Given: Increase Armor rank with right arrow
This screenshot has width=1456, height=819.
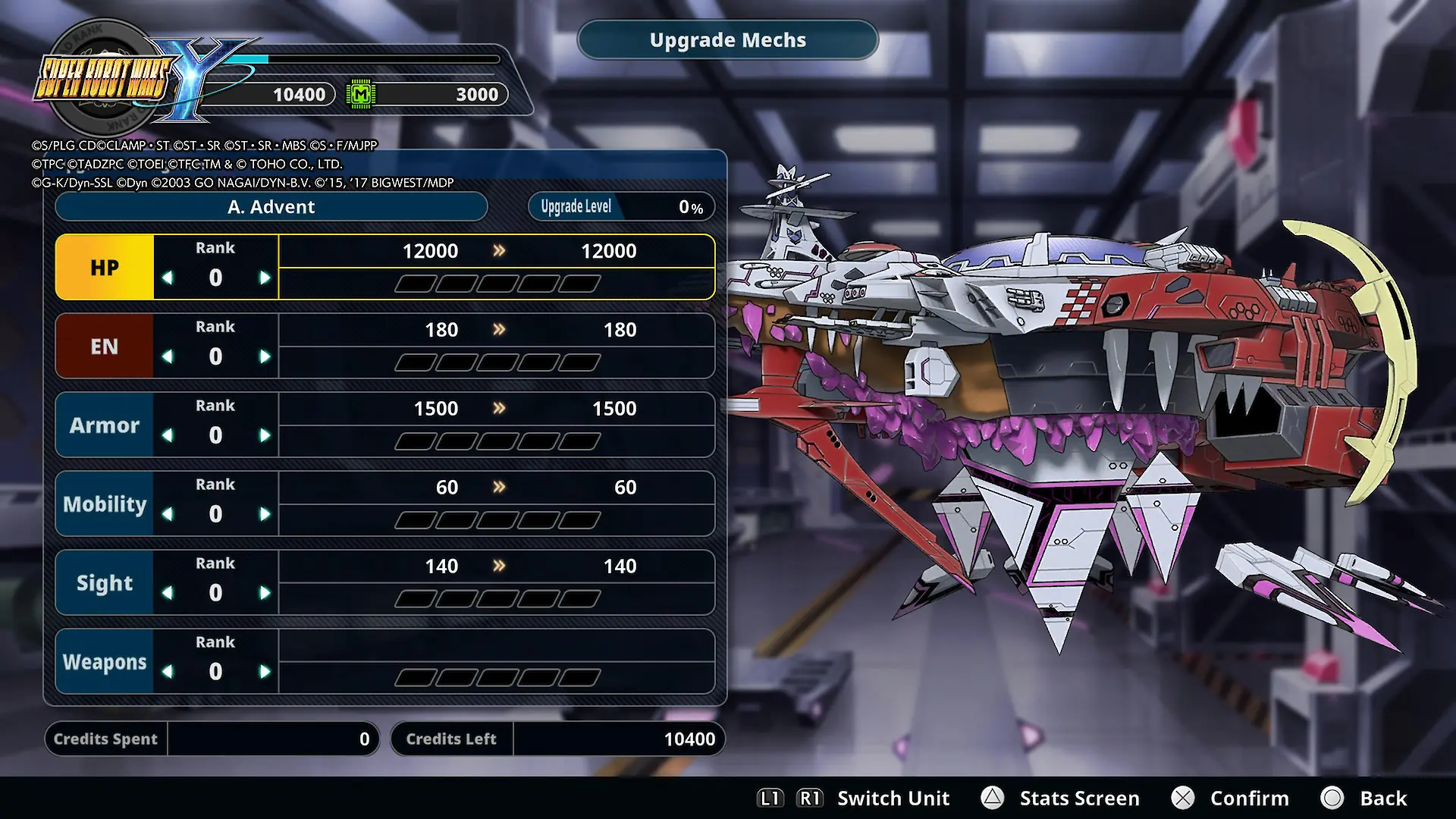Looking at the screenshot, I should [265, 436].
